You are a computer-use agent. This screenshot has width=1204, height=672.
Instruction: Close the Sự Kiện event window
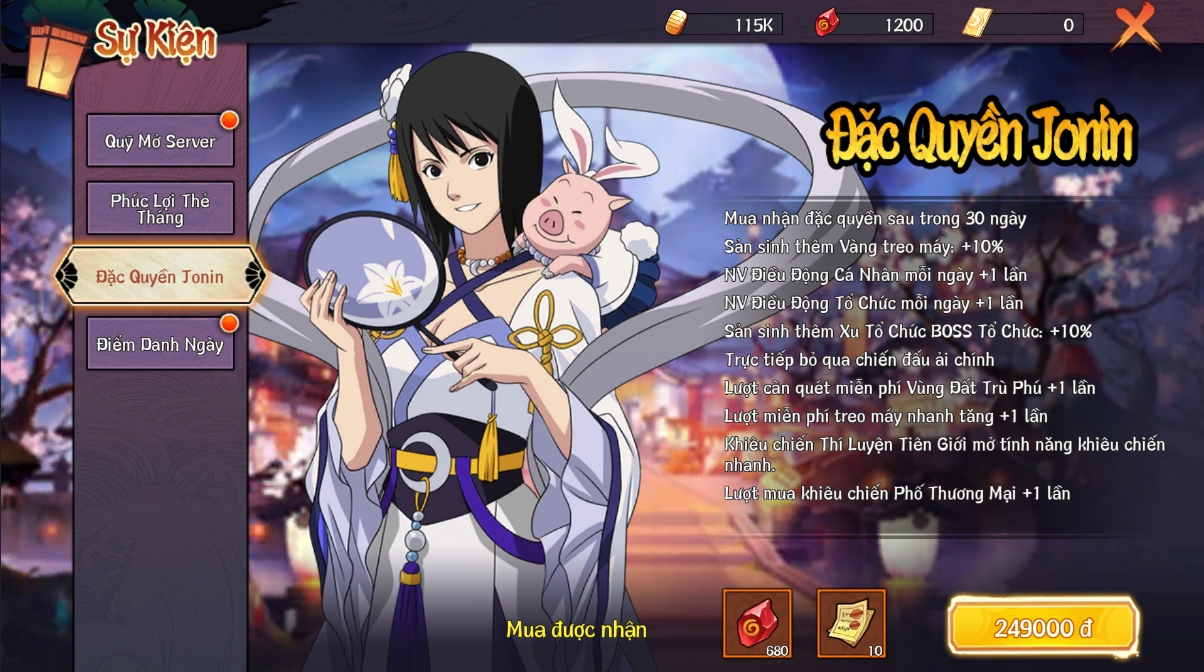[1135, 27]
